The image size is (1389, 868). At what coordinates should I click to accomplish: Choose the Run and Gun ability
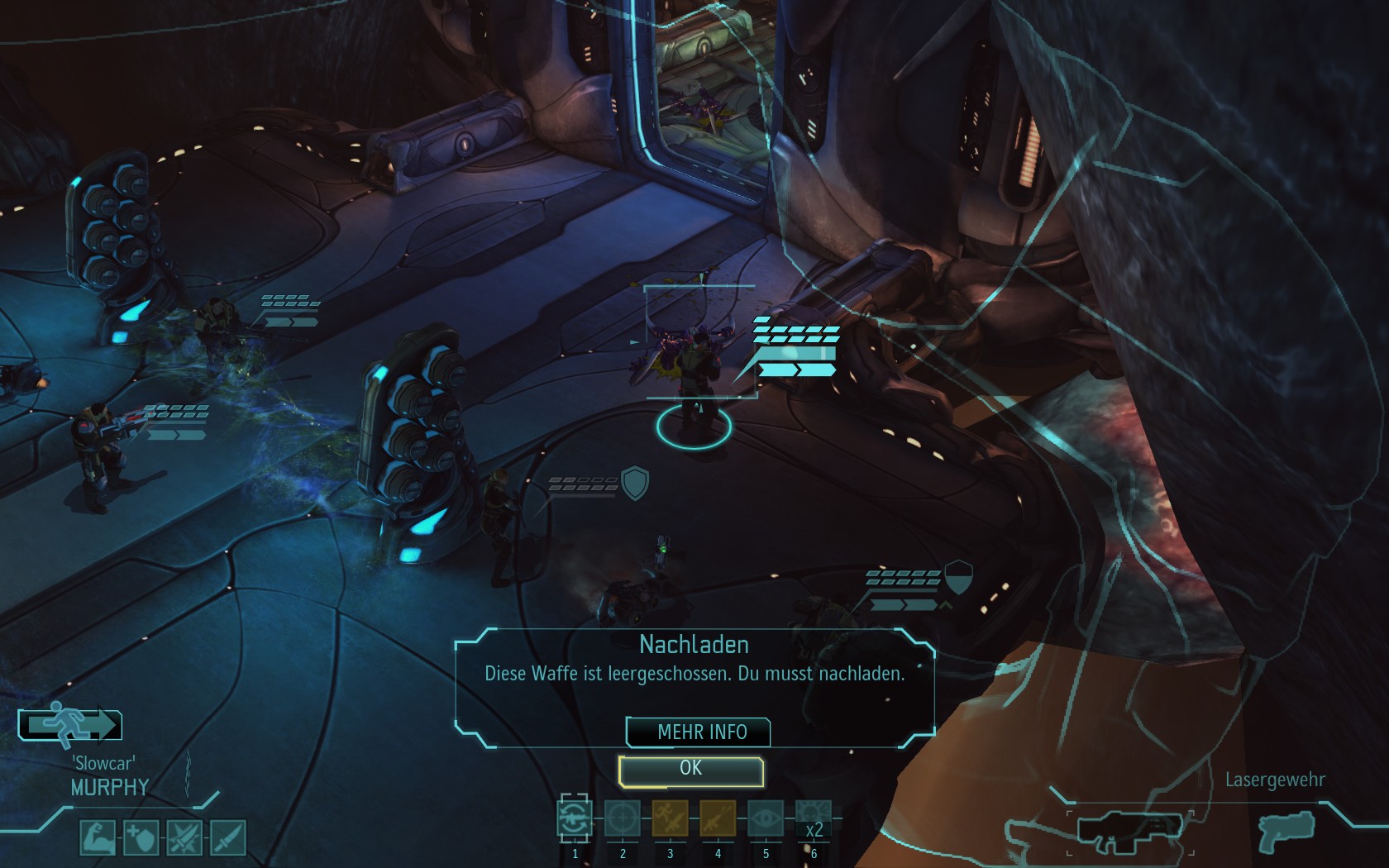pos(670,819)
